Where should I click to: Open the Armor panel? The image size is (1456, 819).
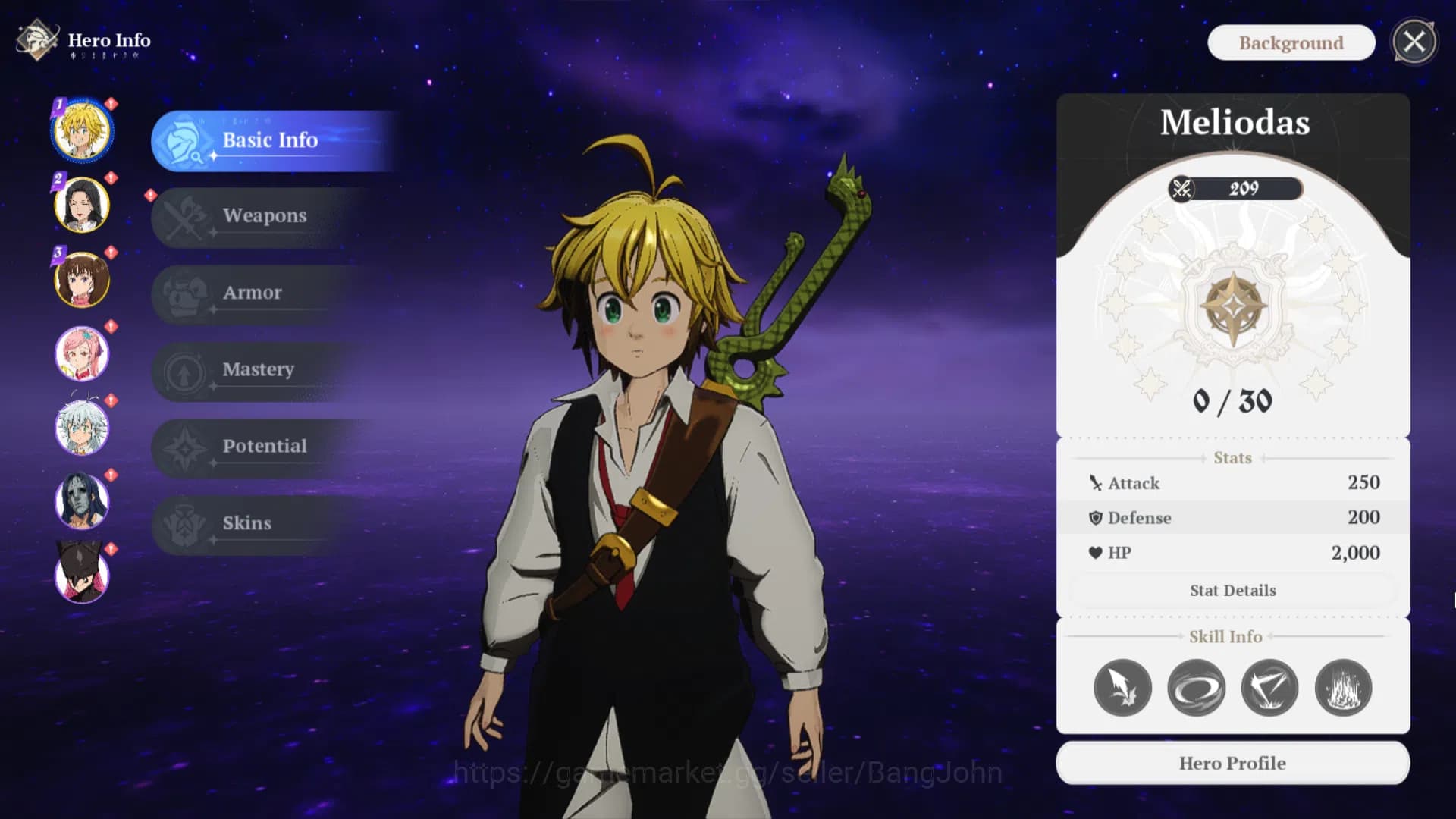point(253,293)
